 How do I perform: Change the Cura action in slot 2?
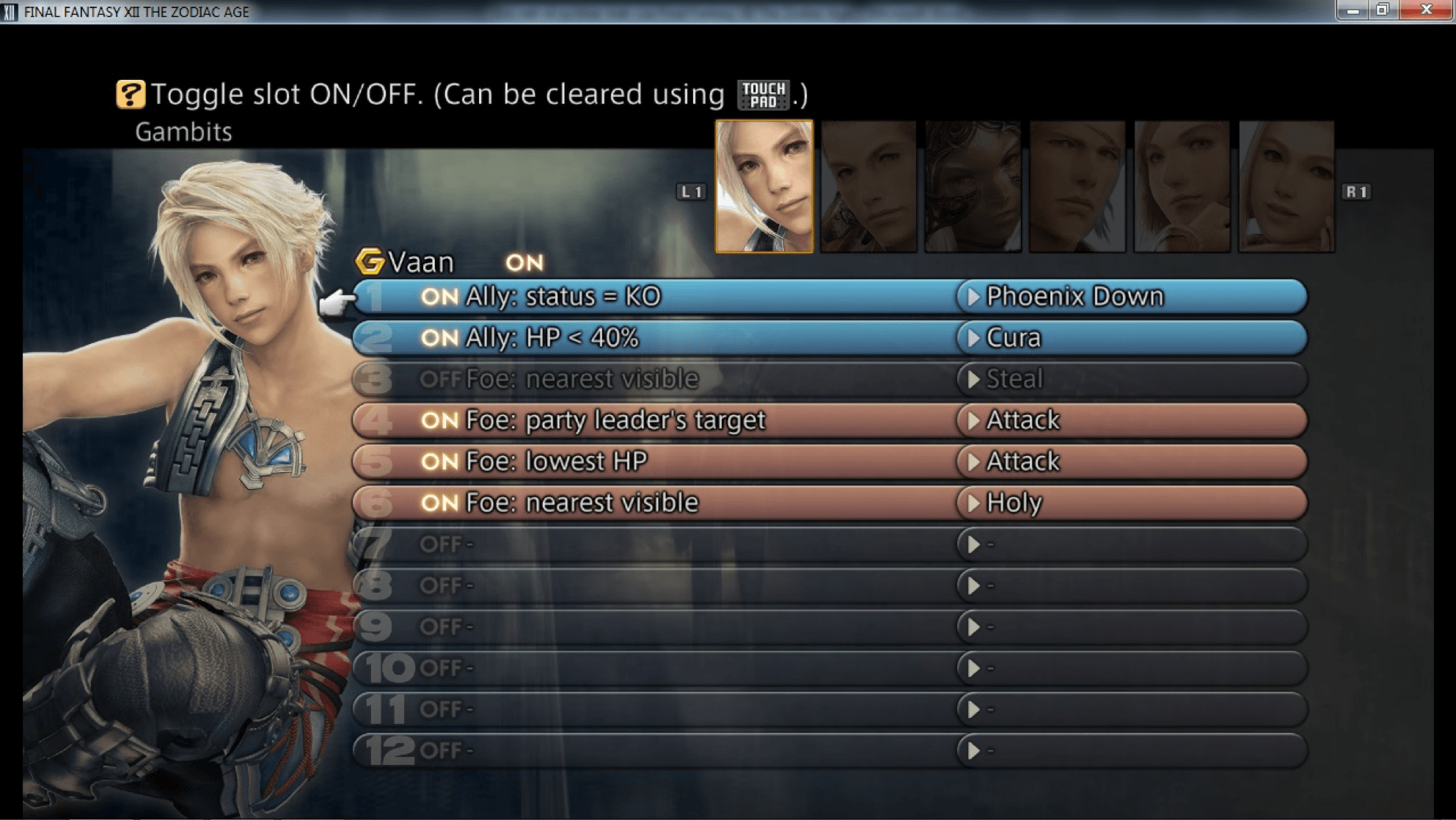pos(1013,337)
